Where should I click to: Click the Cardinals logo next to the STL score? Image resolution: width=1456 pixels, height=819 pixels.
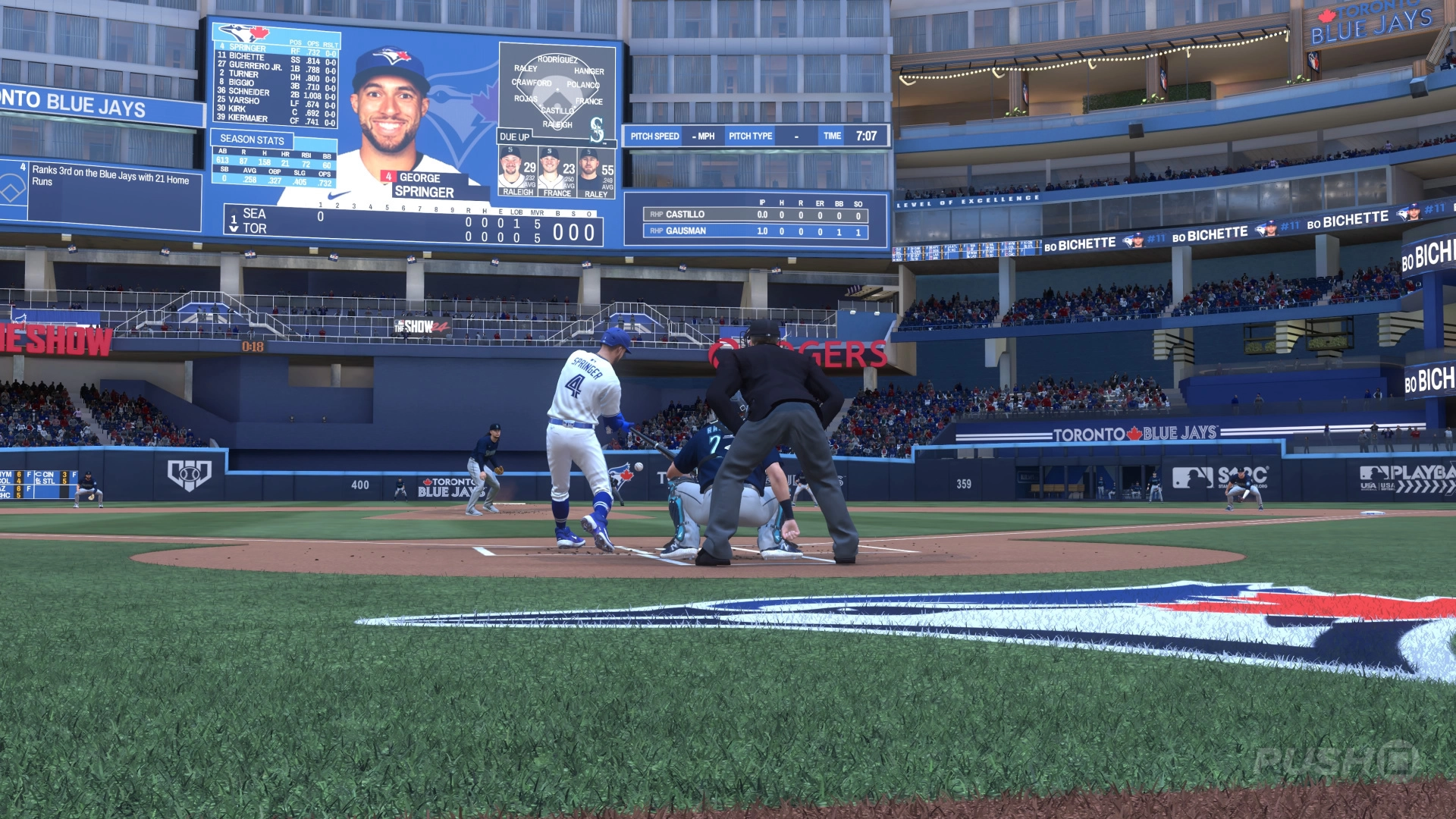(x=38, y=482)
